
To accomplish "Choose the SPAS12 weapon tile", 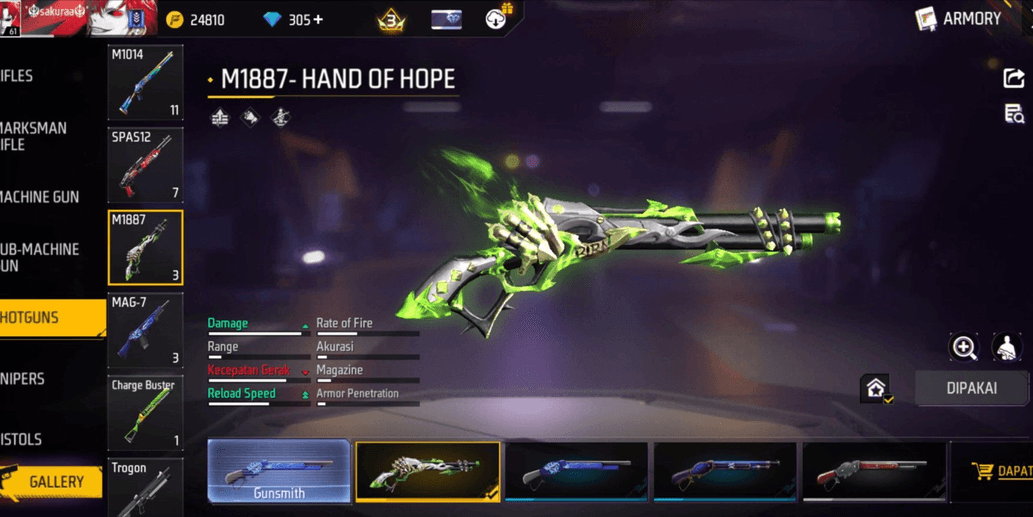I will tap(145, 165).
